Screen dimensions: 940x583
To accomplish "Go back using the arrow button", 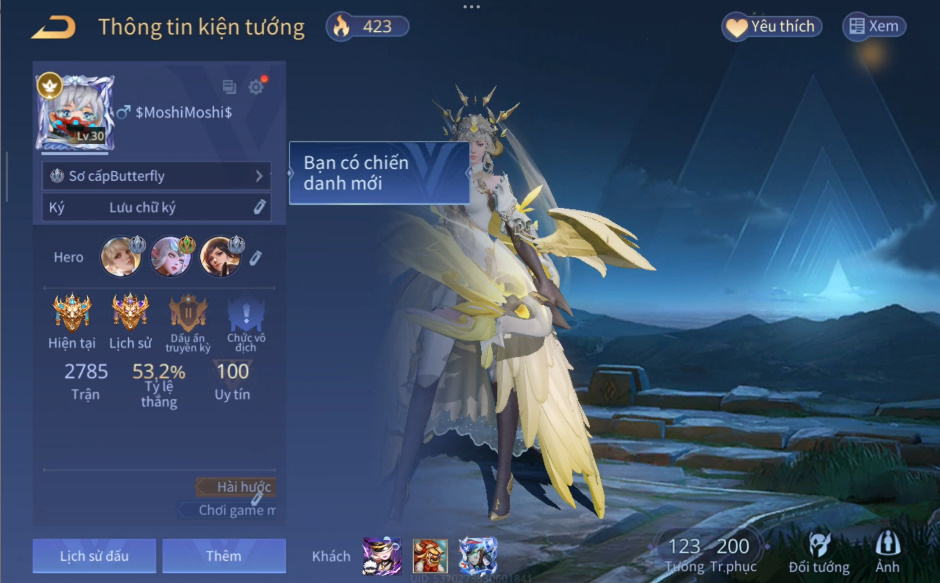I will 54,28.
